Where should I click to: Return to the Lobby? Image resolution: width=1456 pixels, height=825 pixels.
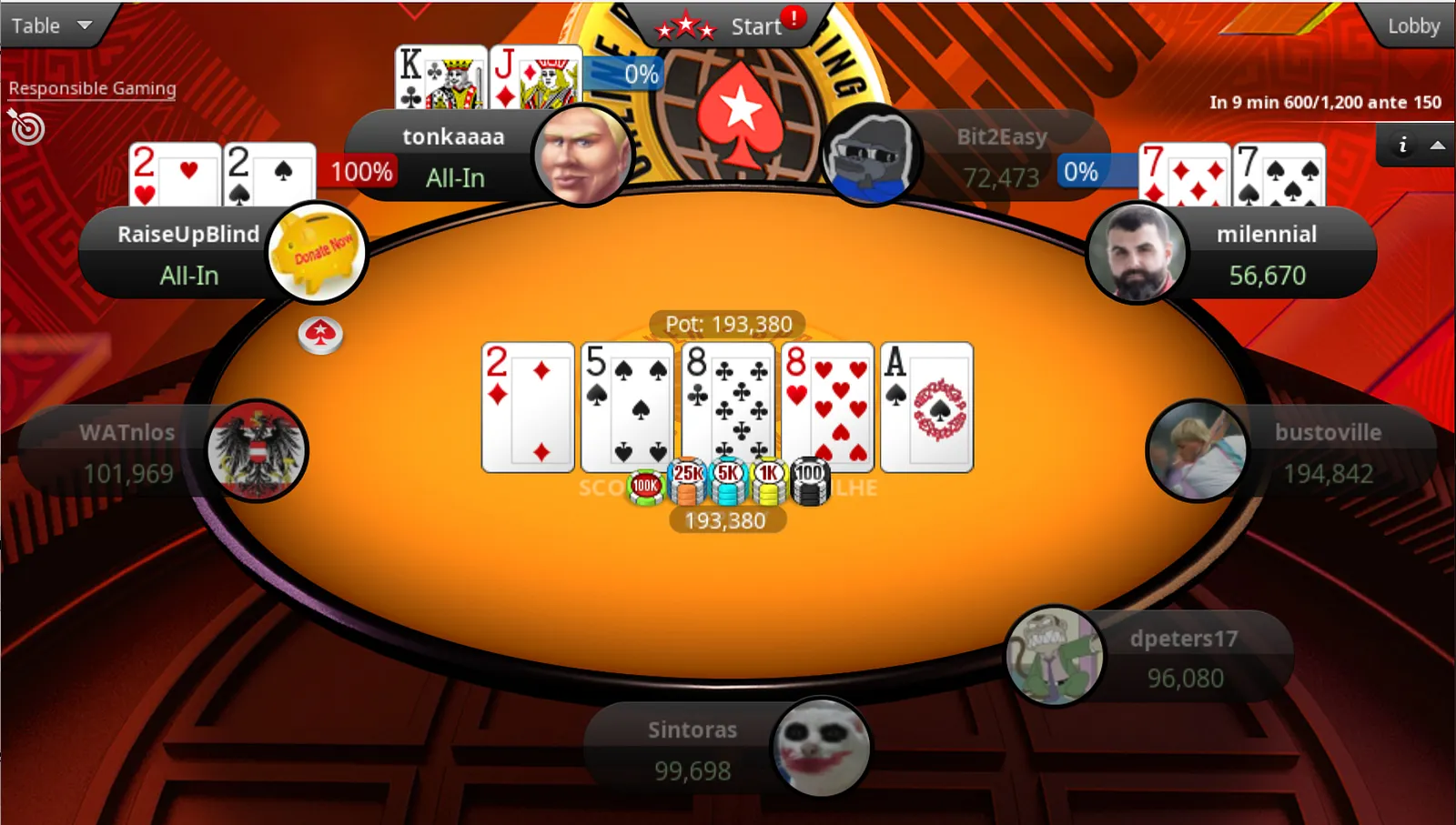[1413, 25]
